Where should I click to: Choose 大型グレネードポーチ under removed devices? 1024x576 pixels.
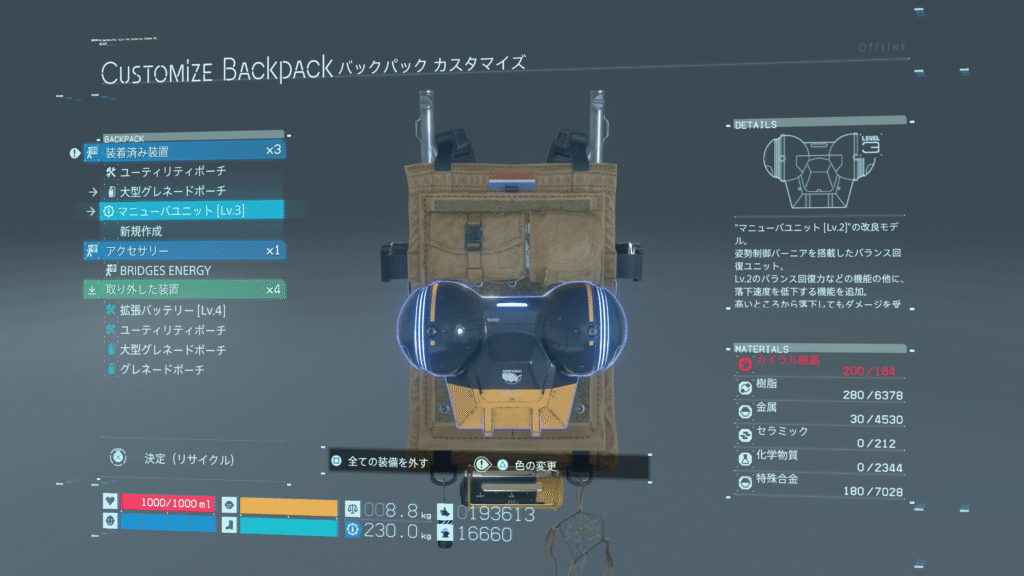(172, 350)
